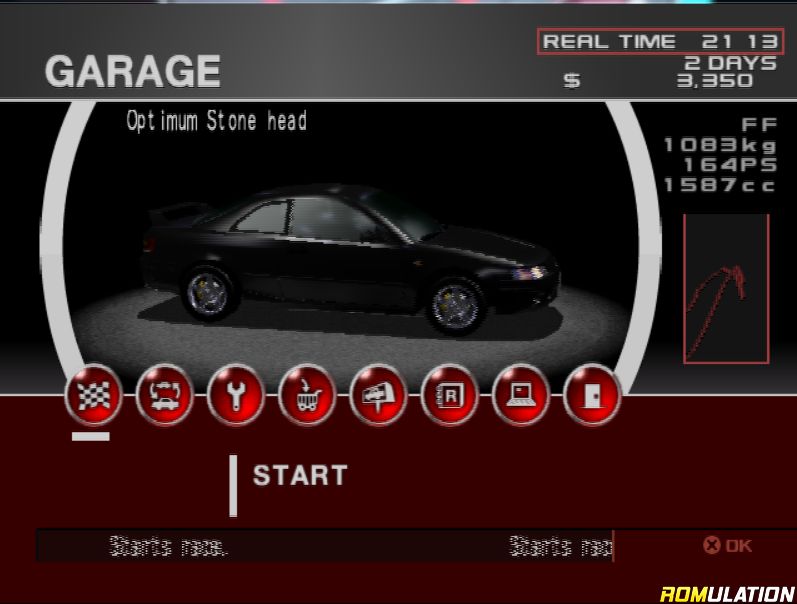Open the notebook with R icon
The width and height of the screenshot is (797, 604).
point(449,396)
